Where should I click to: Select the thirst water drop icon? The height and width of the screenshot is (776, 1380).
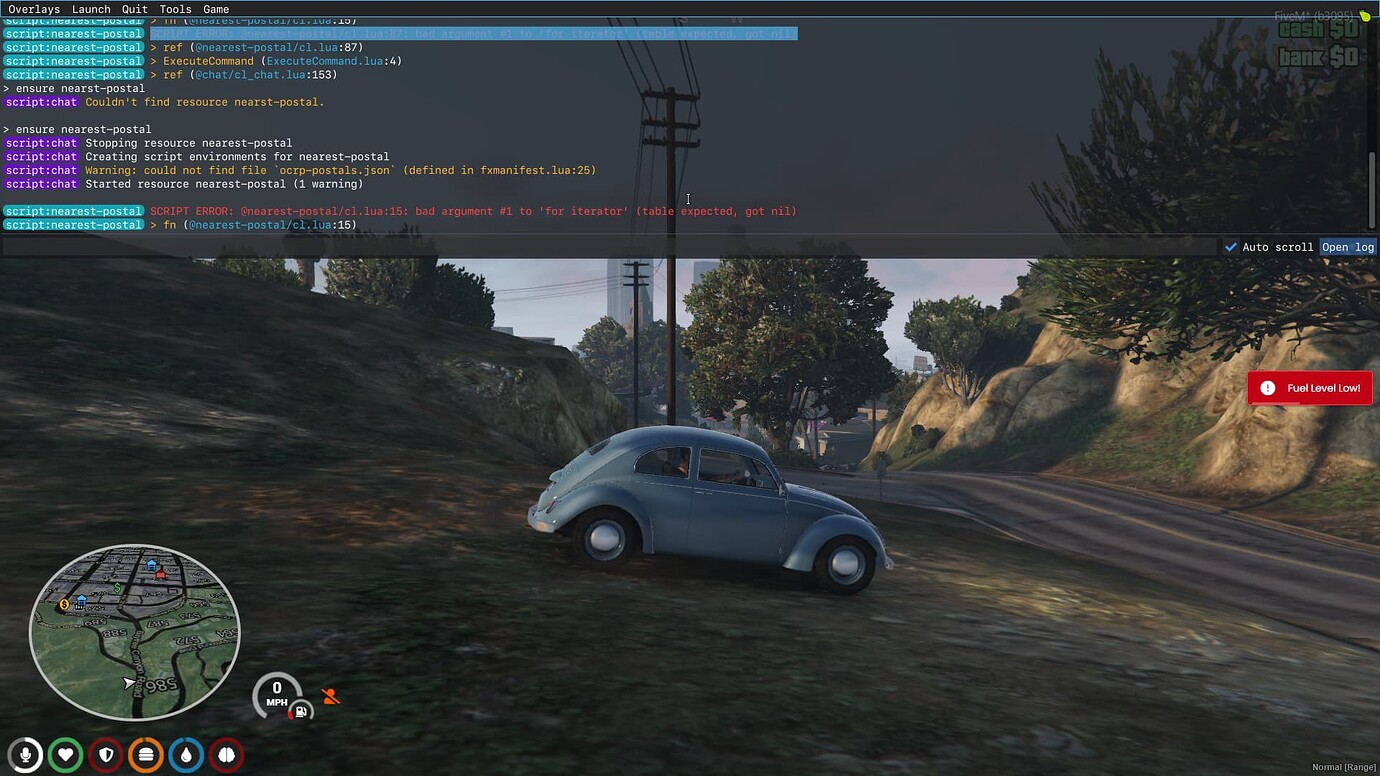[187, 755]
